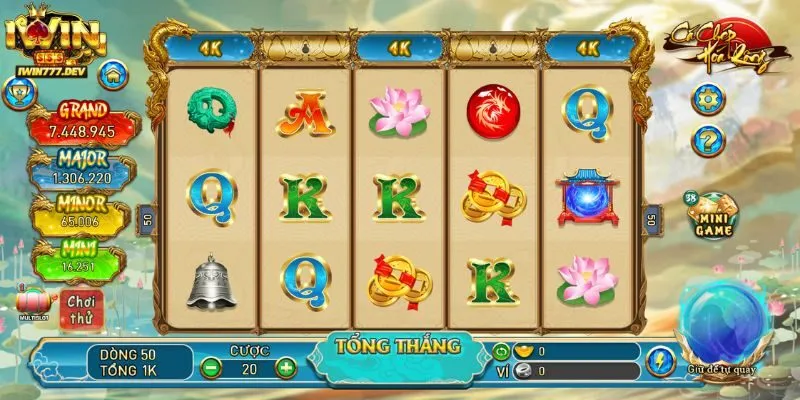
Task: Open the gear settings button
Action: click(x=708, y=99)
